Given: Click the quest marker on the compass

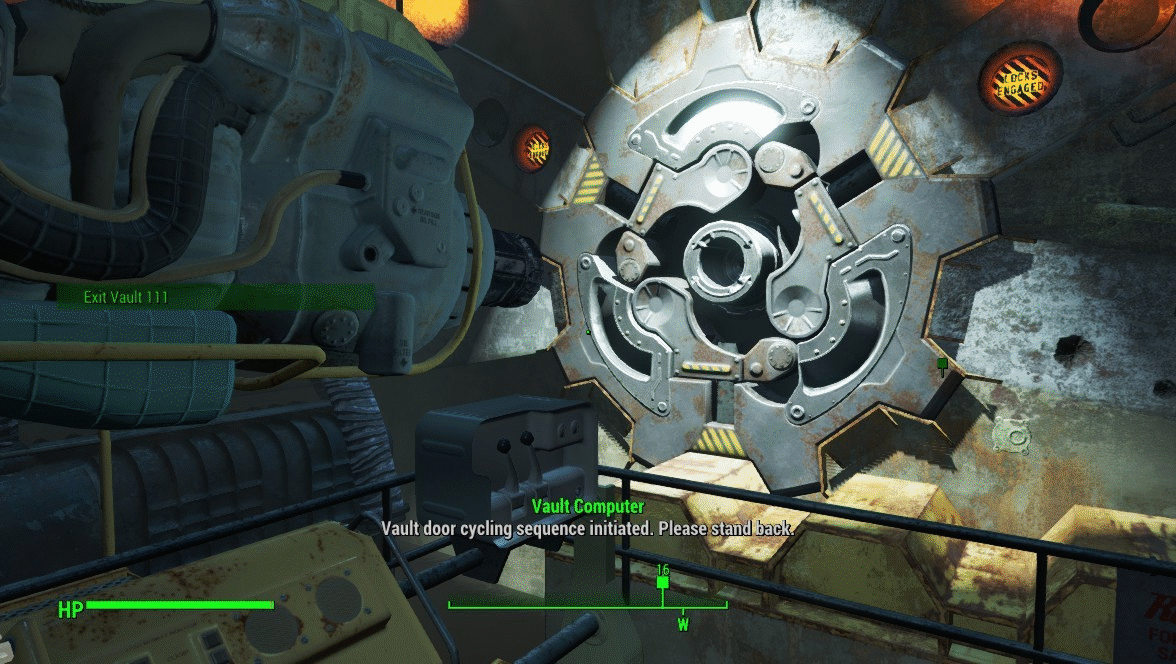Looking at the screenshot, I should (x=662, y=581).
